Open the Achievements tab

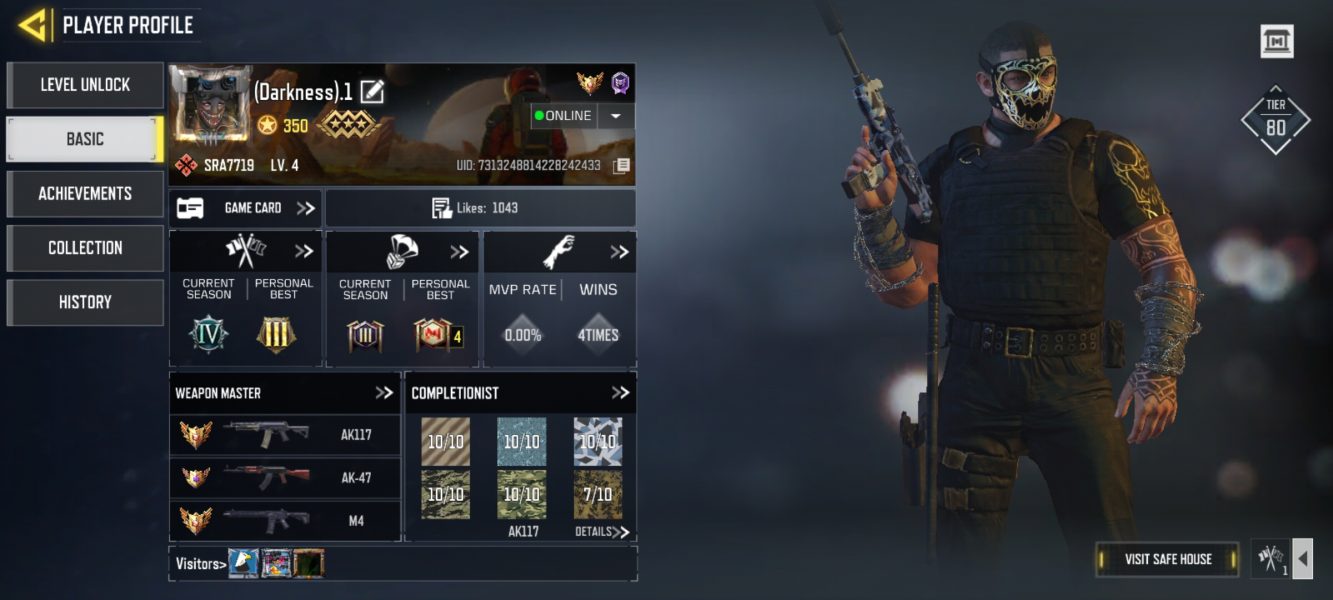click(85, 193)
